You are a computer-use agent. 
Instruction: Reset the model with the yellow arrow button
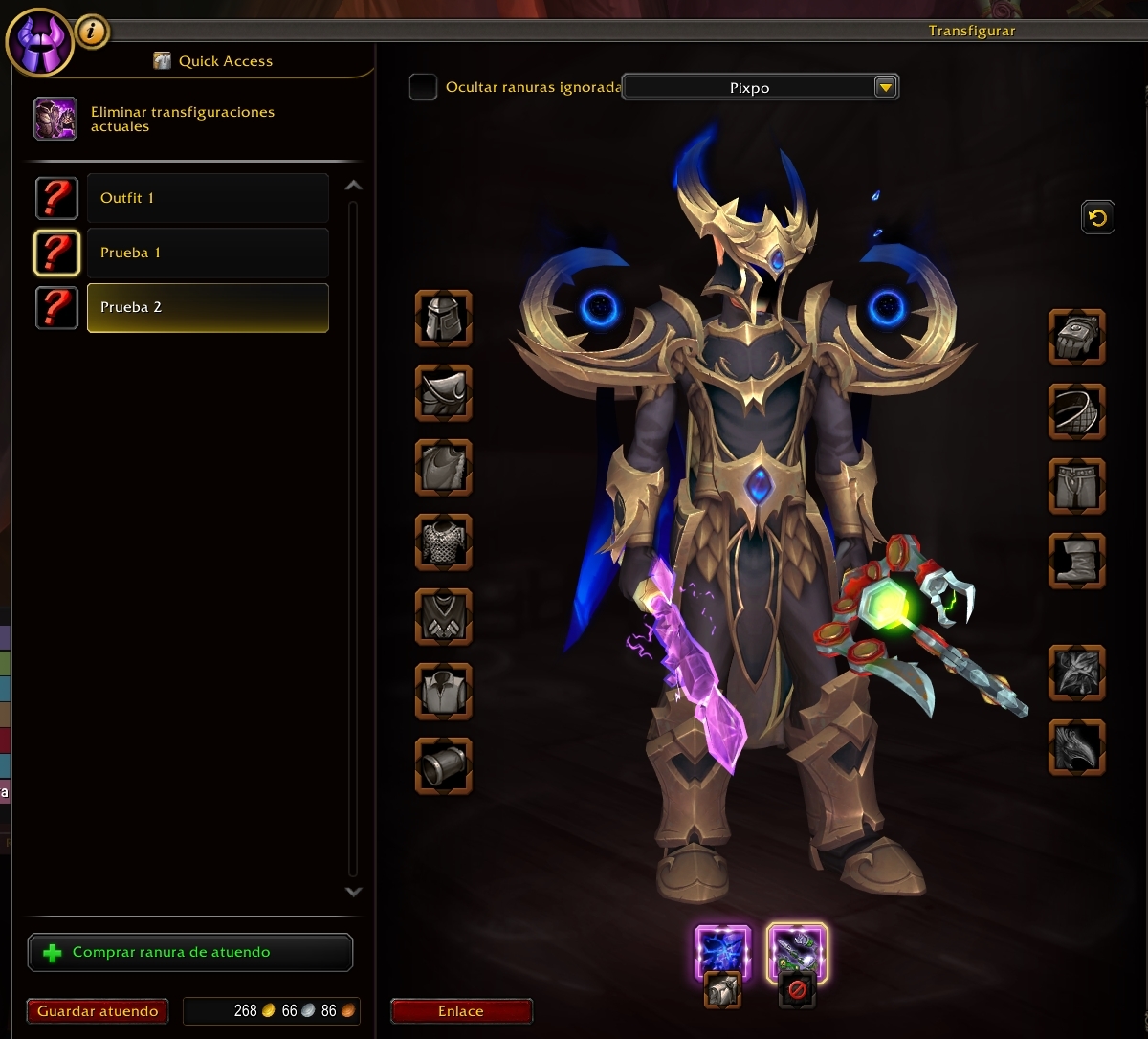click(x=1097, y=218)
